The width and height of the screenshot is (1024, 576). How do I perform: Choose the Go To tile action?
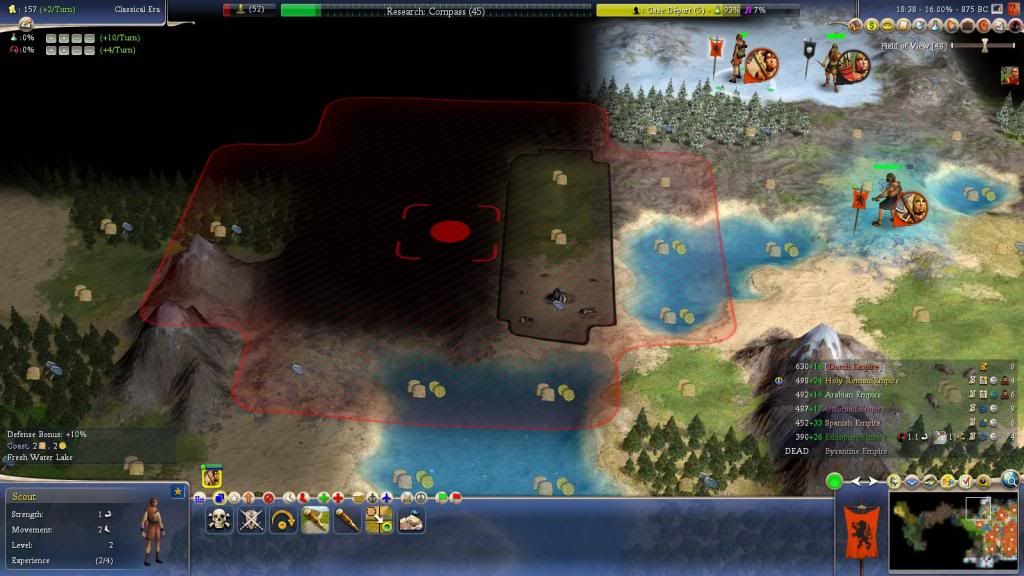[x=379, y=519]
